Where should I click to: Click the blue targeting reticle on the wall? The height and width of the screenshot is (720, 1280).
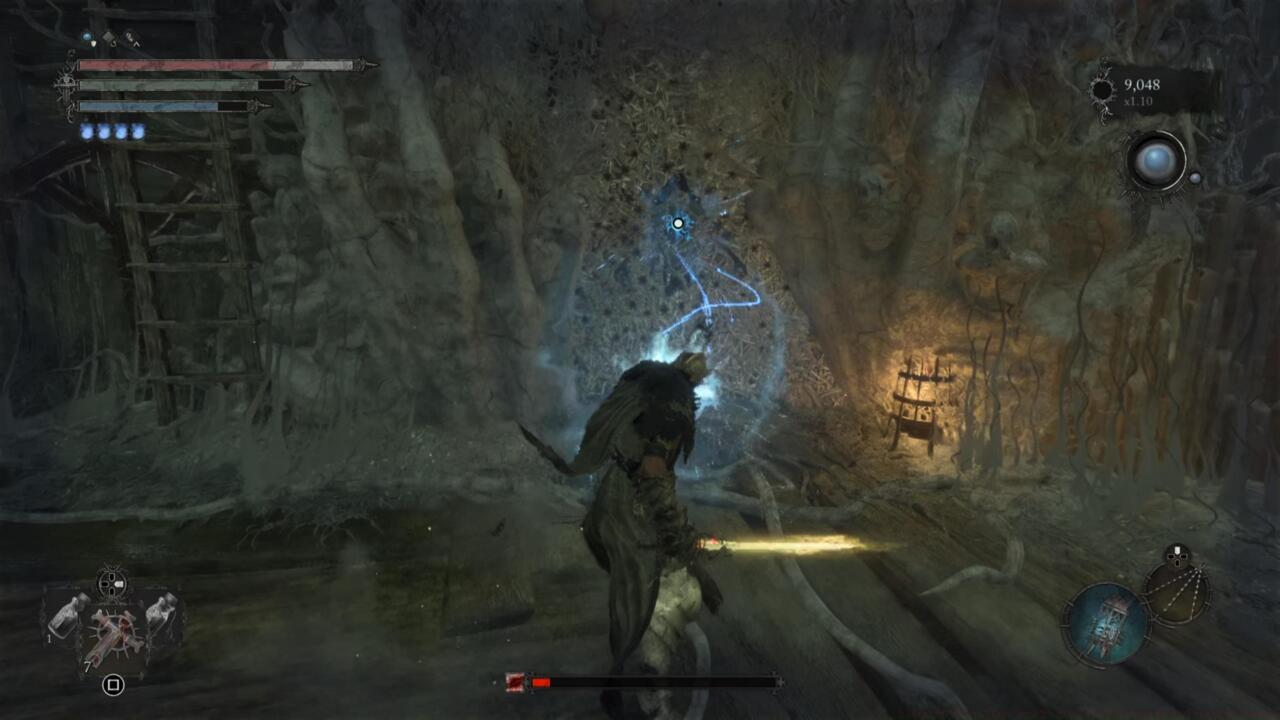click(676, 222)
